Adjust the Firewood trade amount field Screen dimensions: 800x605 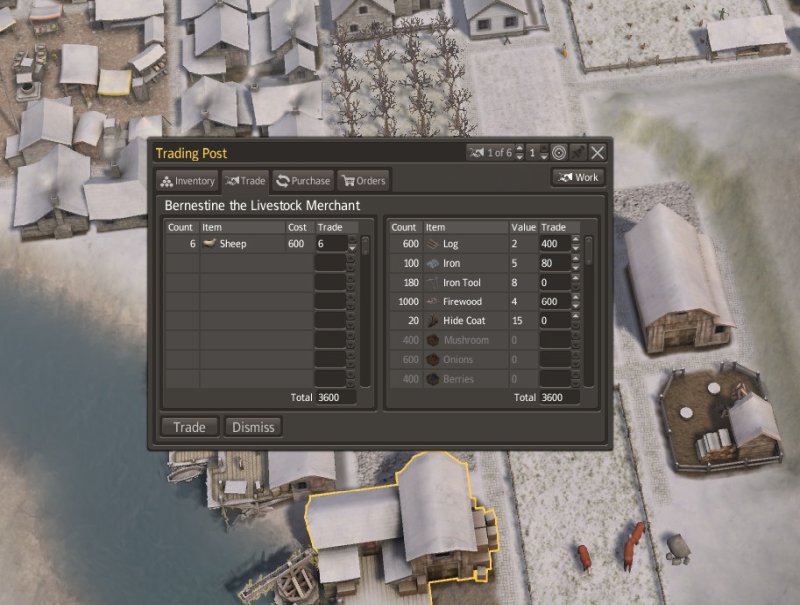(553, 302)
